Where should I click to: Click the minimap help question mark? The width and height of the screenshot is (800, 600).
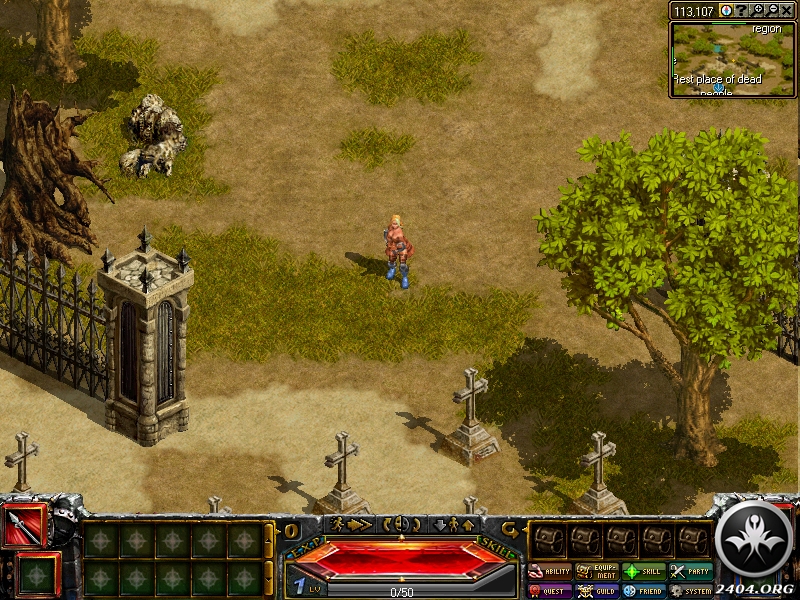pyautogui.click(x=741, y=10)
